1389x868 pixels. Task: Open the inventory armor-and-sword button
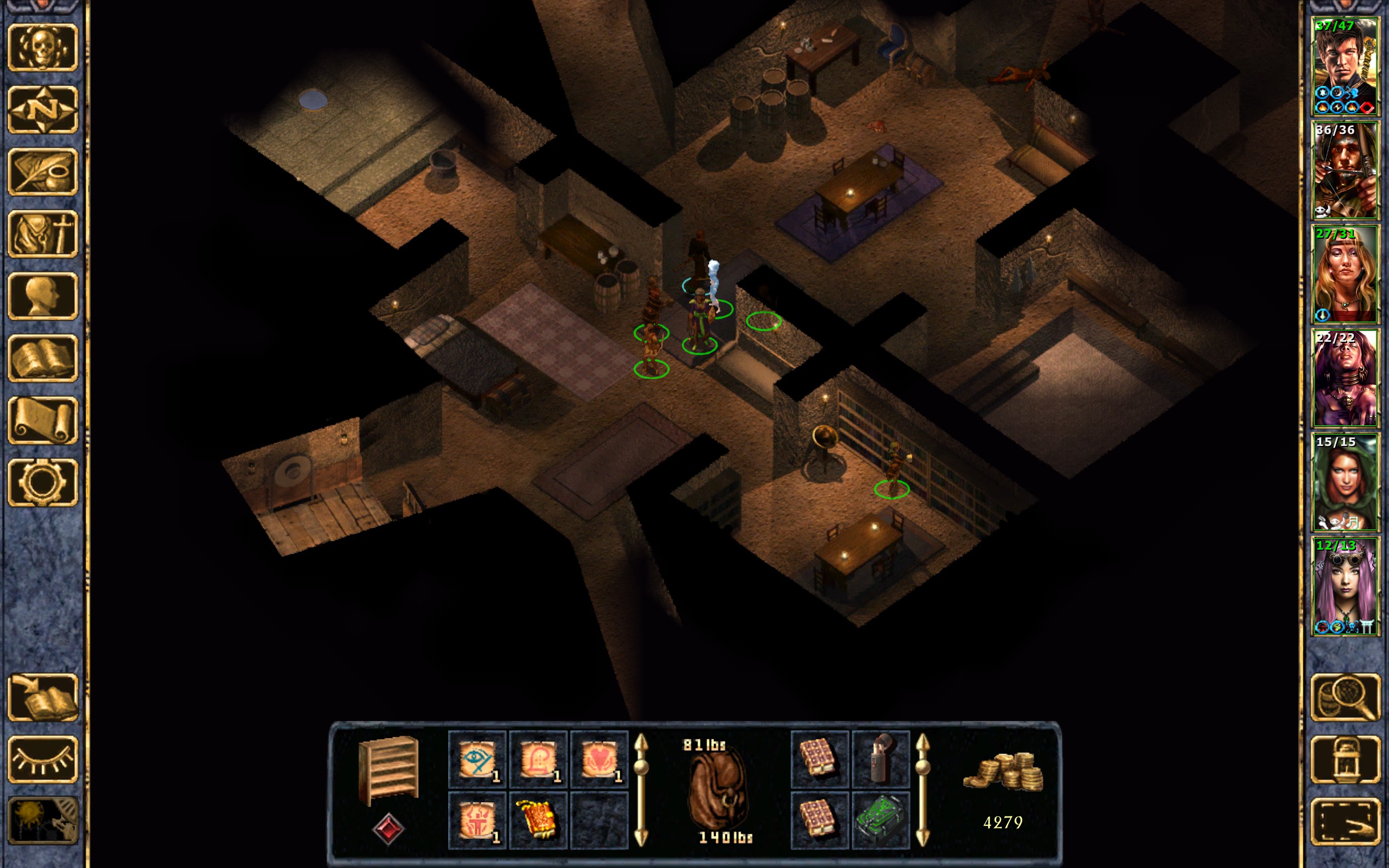pos(42,234)
